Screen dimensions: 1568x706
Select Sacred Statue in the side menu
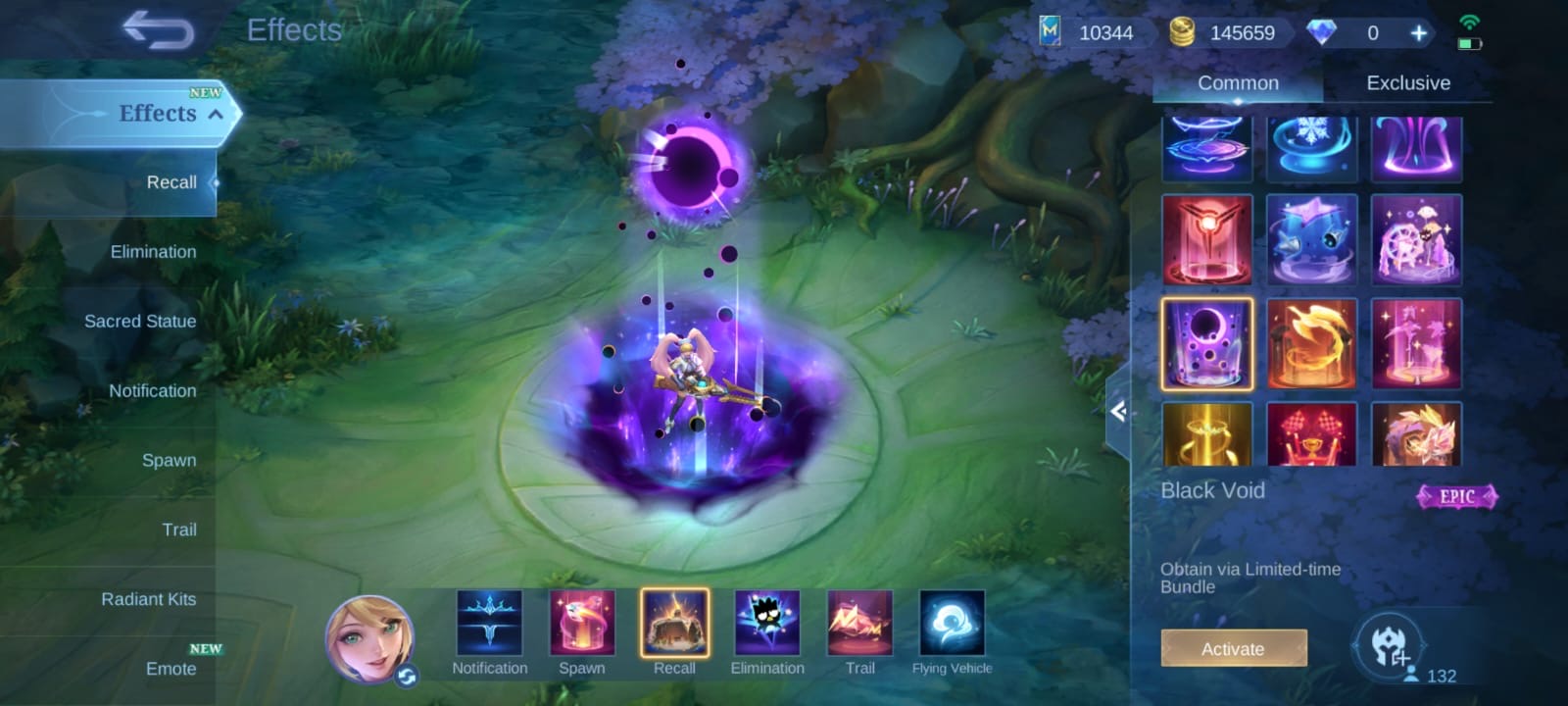point(140,322)
